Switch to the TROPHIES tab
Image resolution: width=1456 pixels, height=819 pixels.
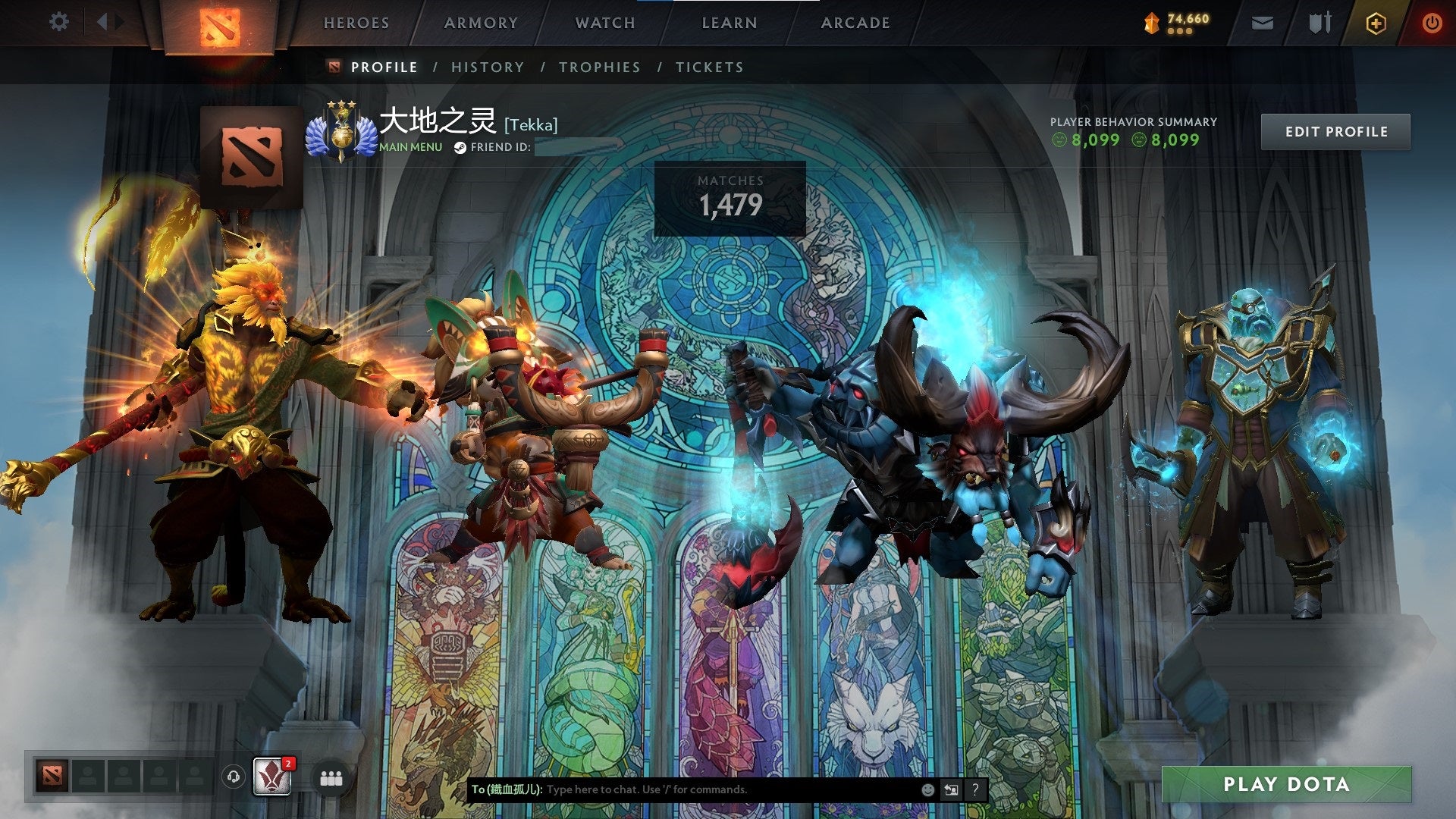[599, 67]
